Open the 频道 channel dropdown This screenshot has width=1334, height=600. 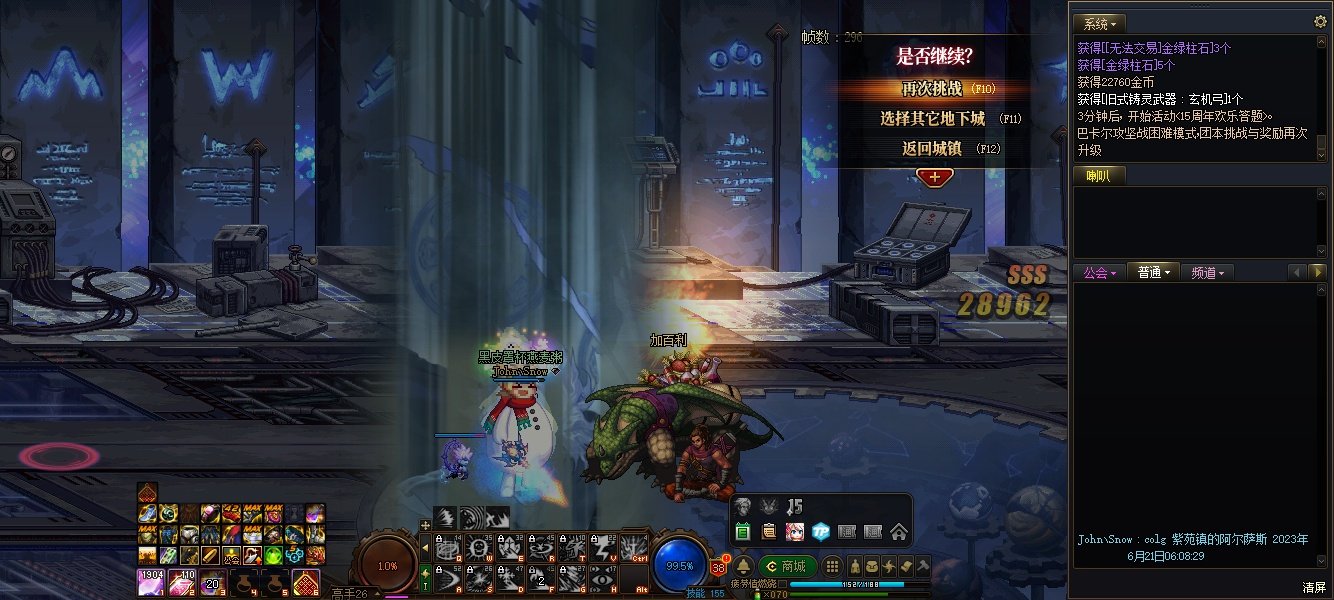coord(1208,272)
